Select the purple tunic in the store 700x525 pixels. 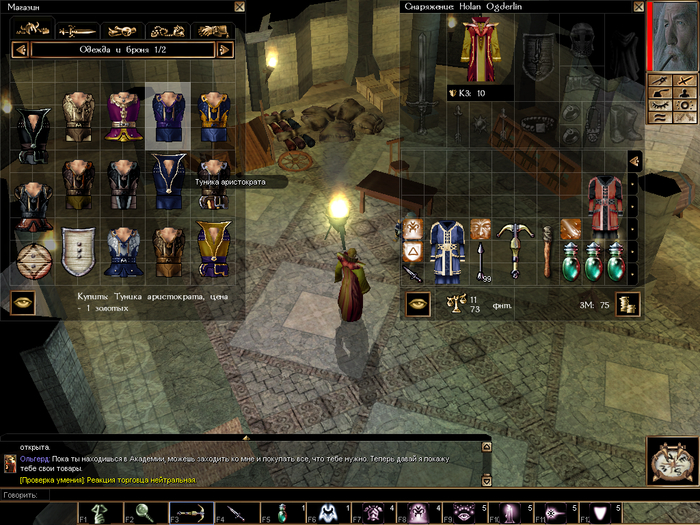(x=121, y=119)
